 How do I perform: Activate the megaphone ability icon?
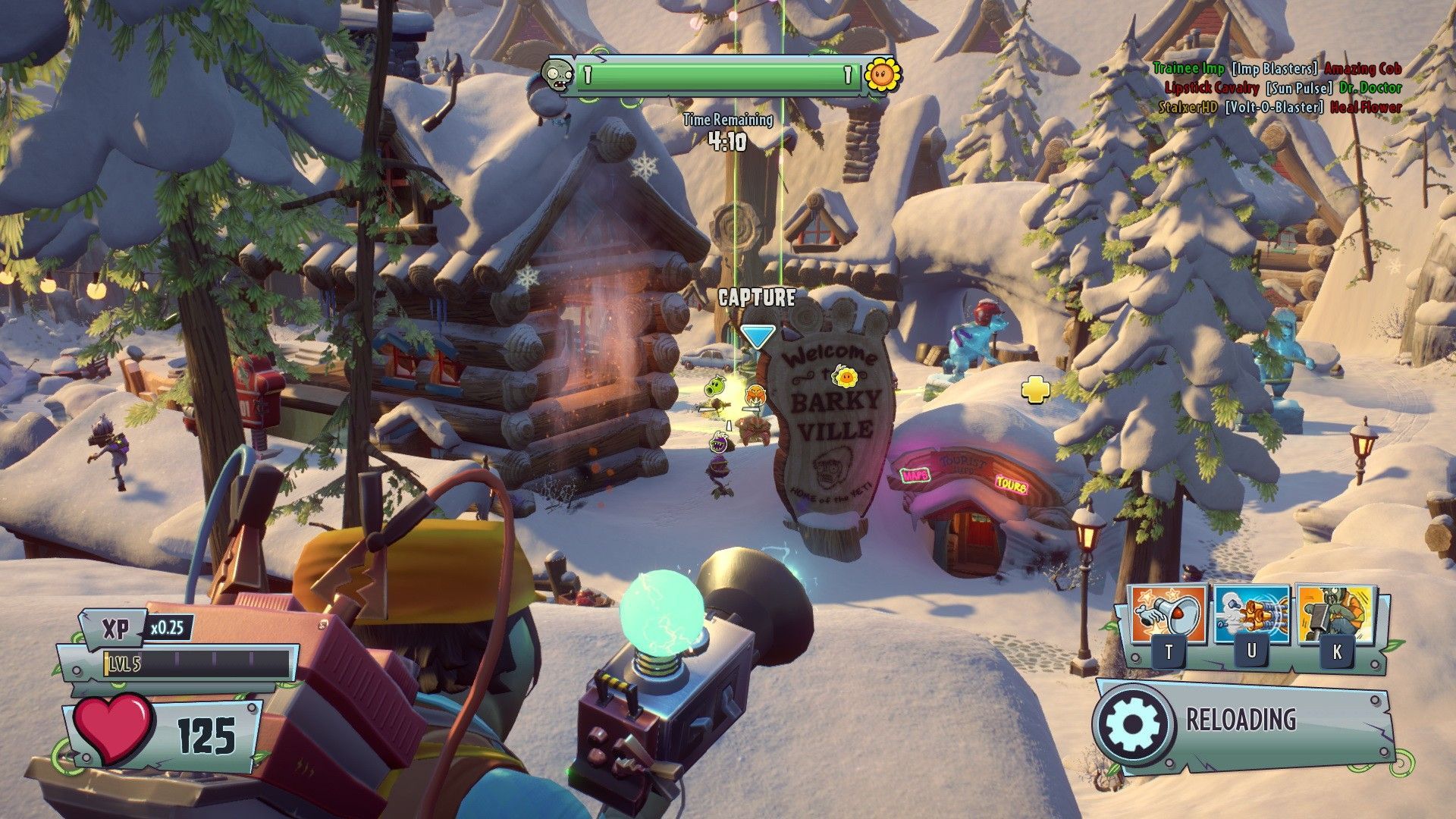coord(1167,616)
